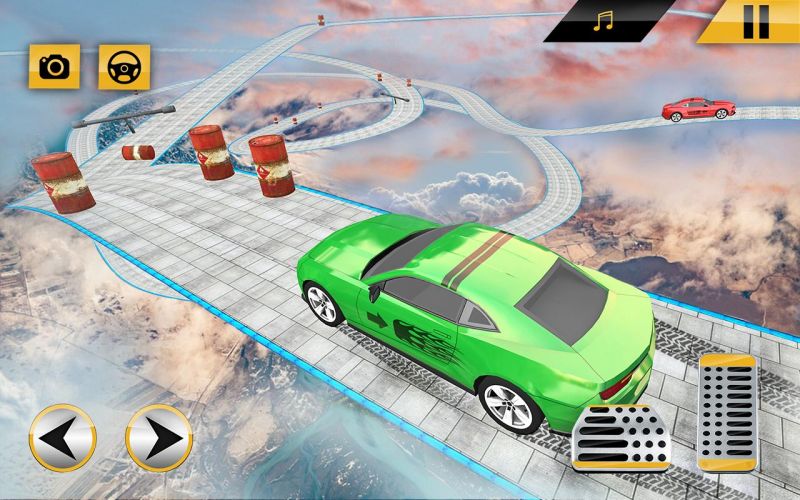Toggle the music note button
The width and height of the screenshot is (800, 500).
[x=602, y=21]
